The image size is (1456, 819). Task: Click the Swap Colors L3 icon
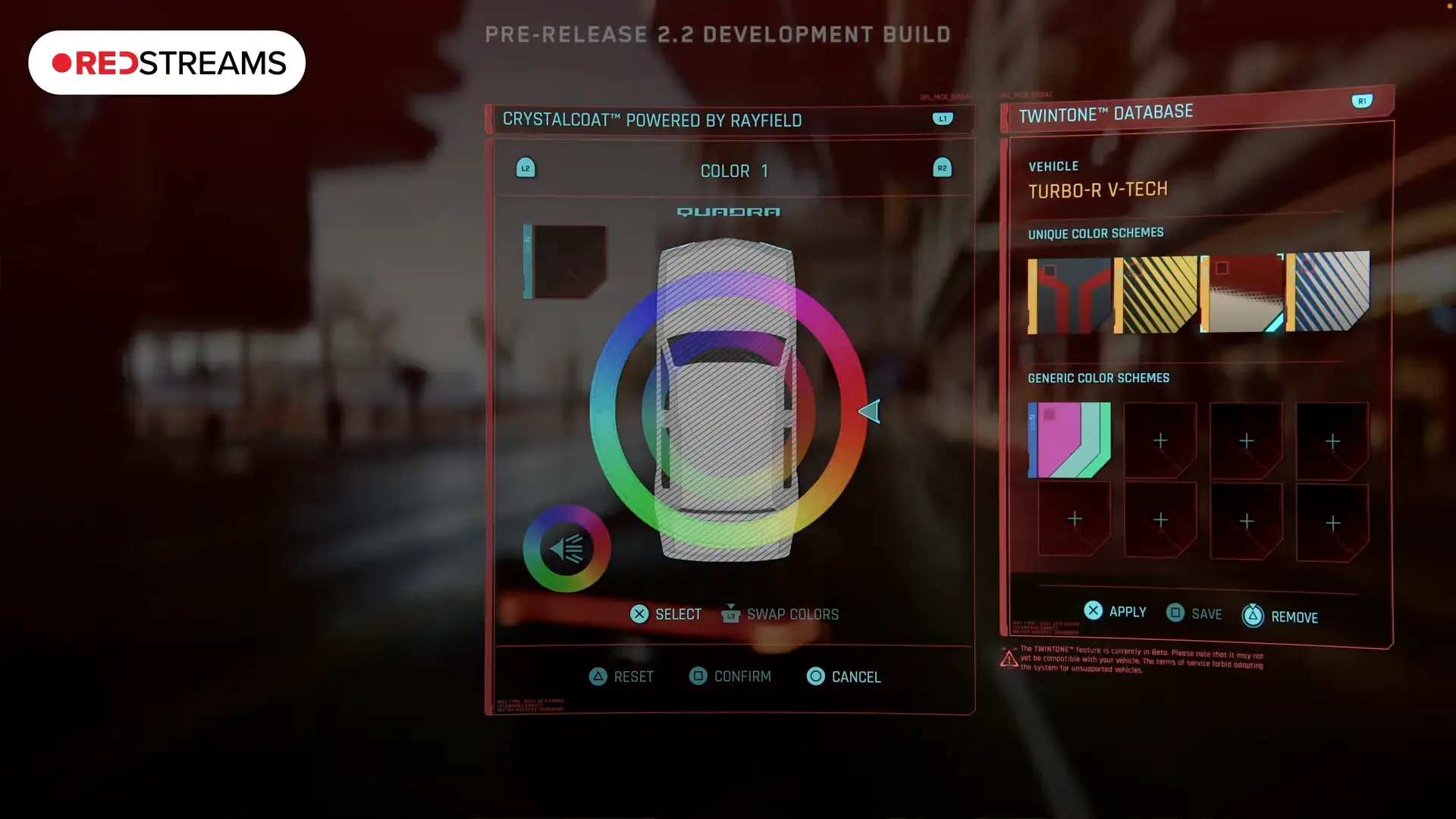(x=730, y=615)
